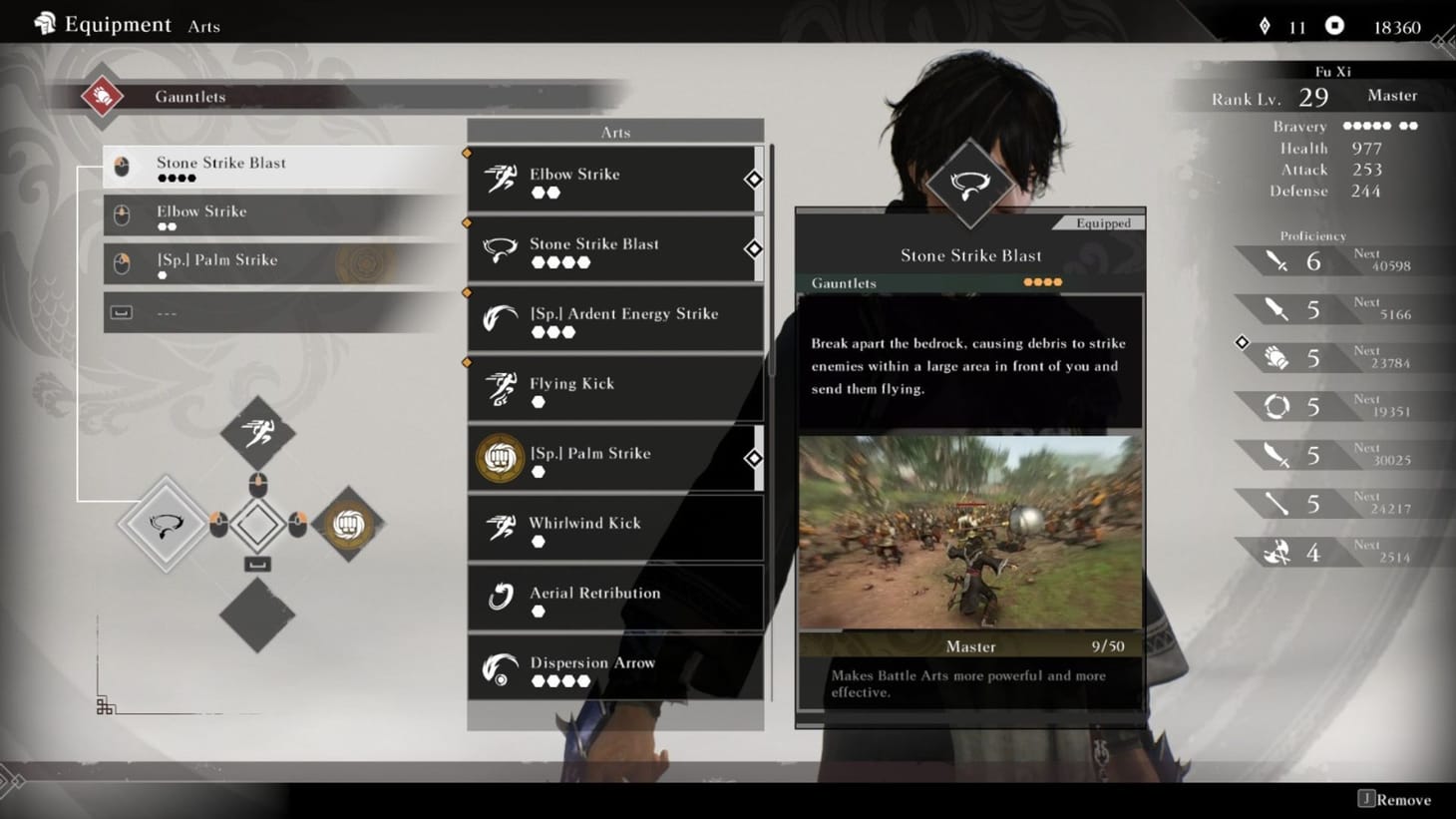This screenshot has height=819, width=1456.
Task: Toggle the equip diamond on [Sp.] Palm Strike
Action: pyautogui.click(x=754, y=458)
